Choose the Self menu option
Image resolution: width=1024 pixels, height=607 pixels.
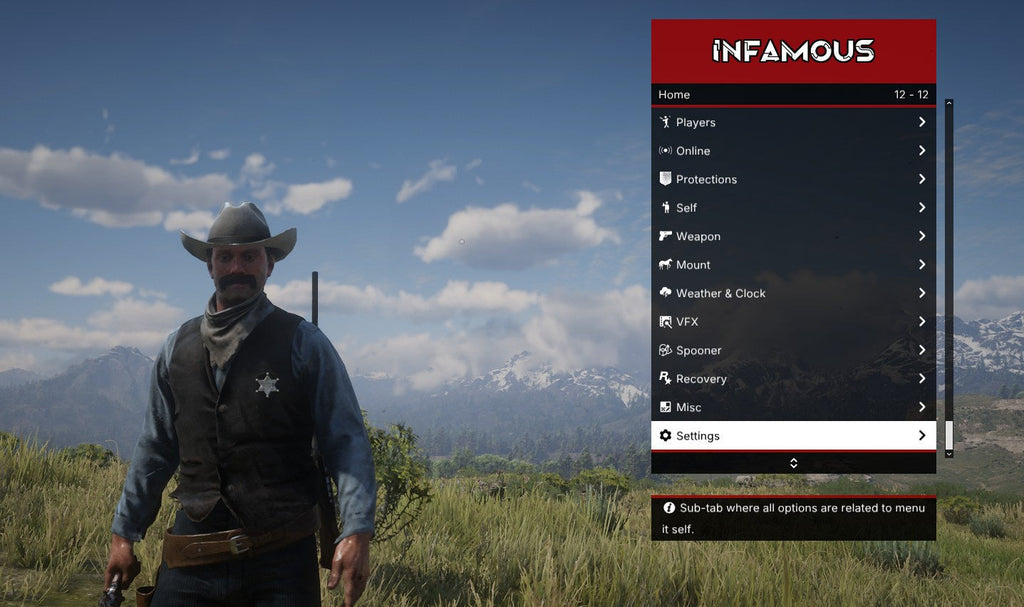(x=793, y=208)
